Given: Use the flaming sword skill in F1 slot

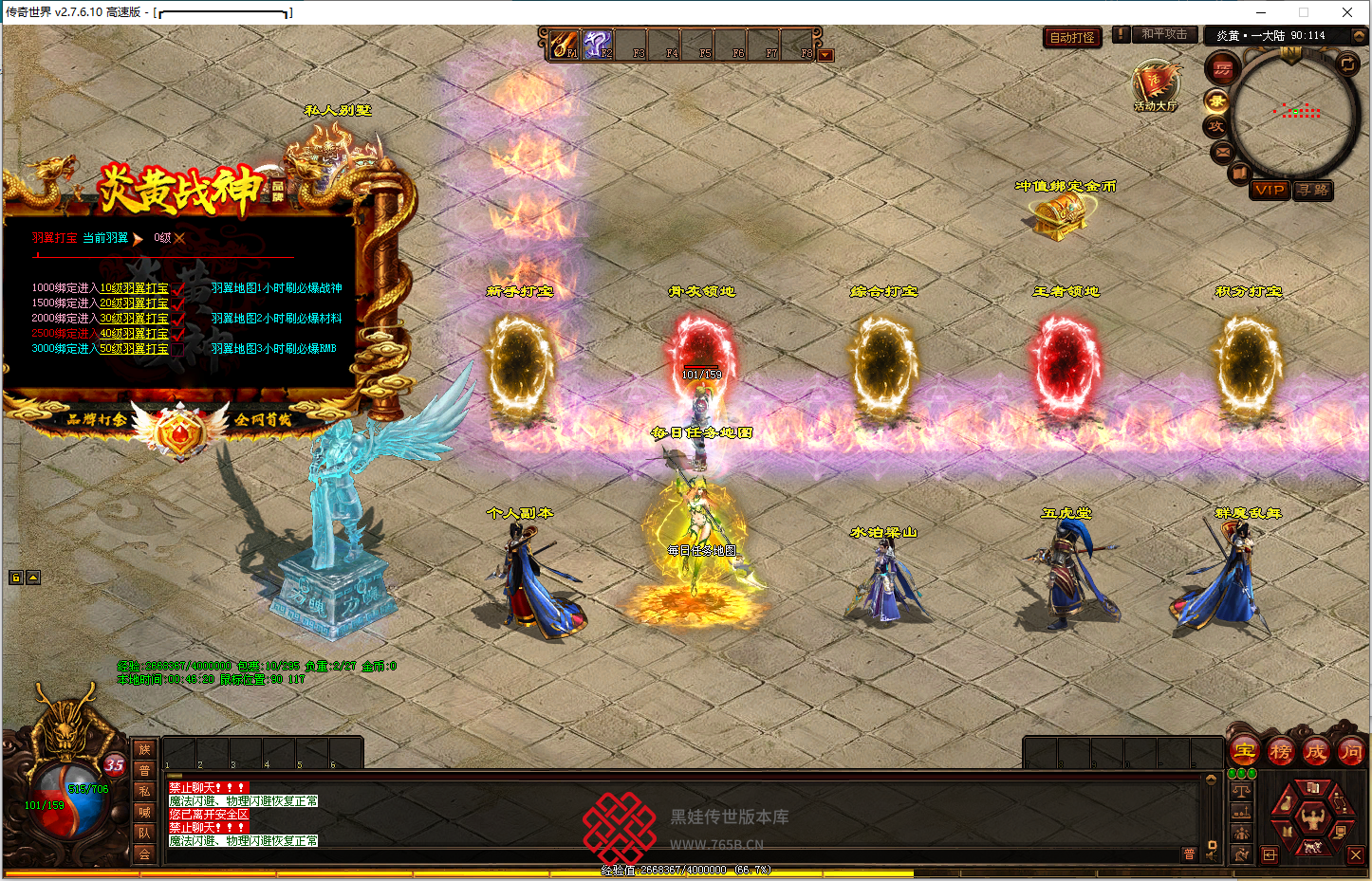Looking at the screenshot, I should 565,44.
